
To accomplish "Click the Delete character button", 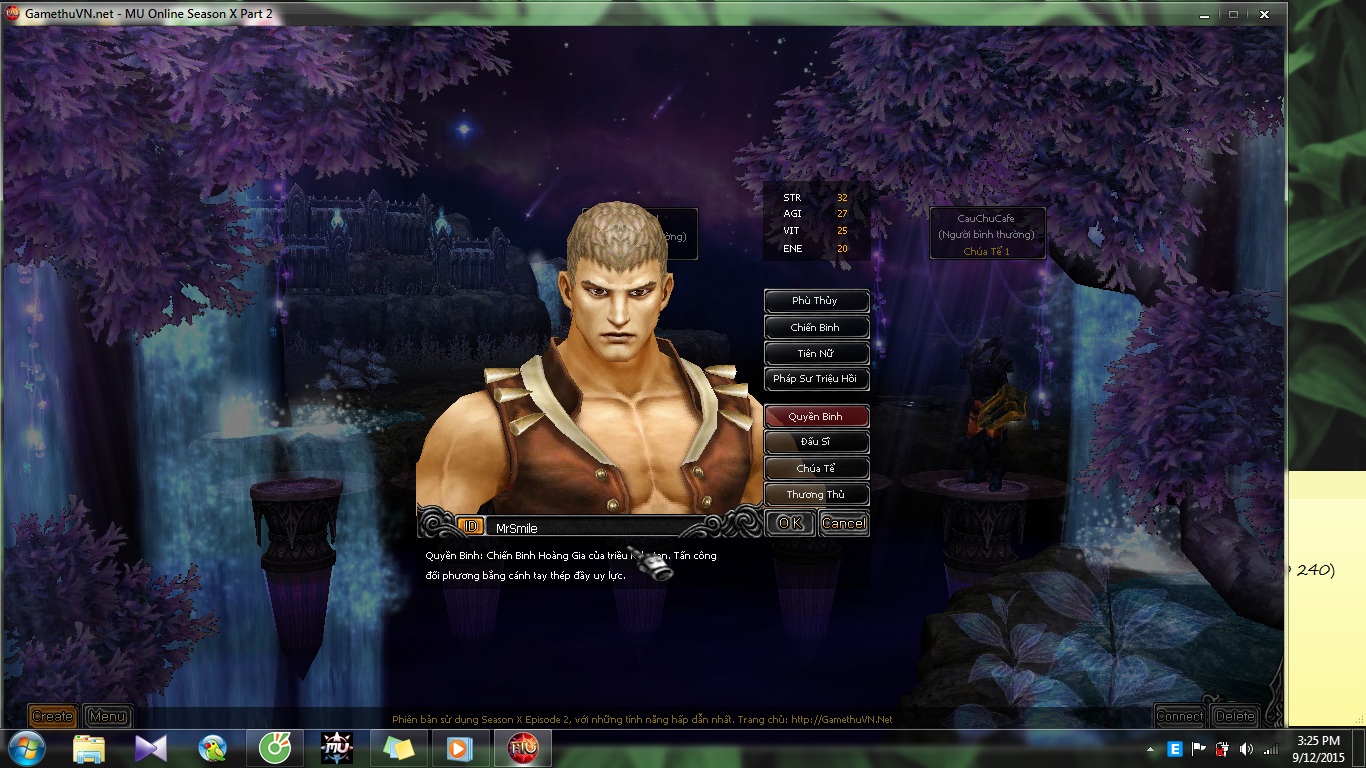I will tap(1235, 716).
